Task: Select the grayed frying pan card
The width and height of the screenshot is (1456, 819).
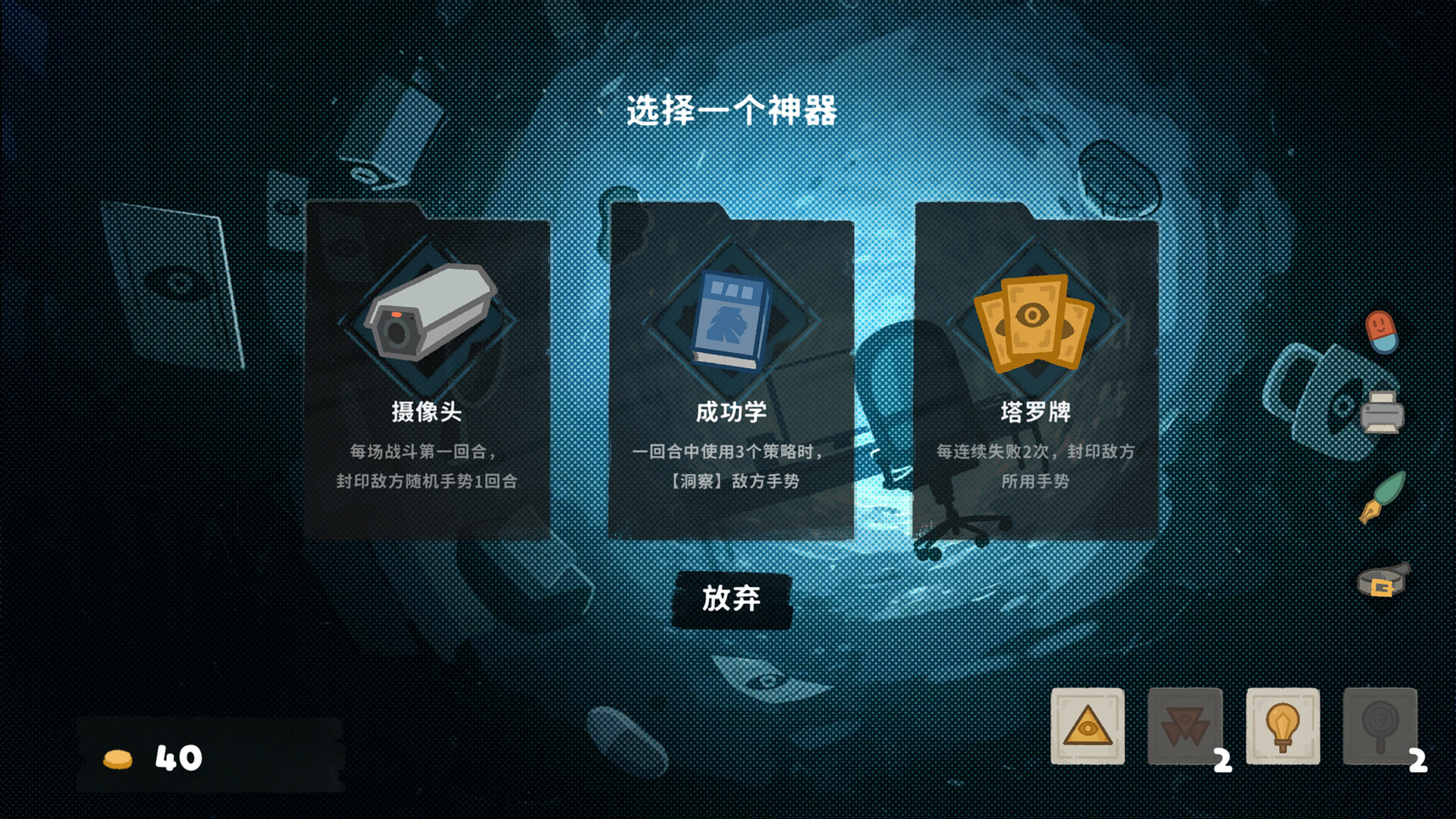Action: (x=1379, y=726)
